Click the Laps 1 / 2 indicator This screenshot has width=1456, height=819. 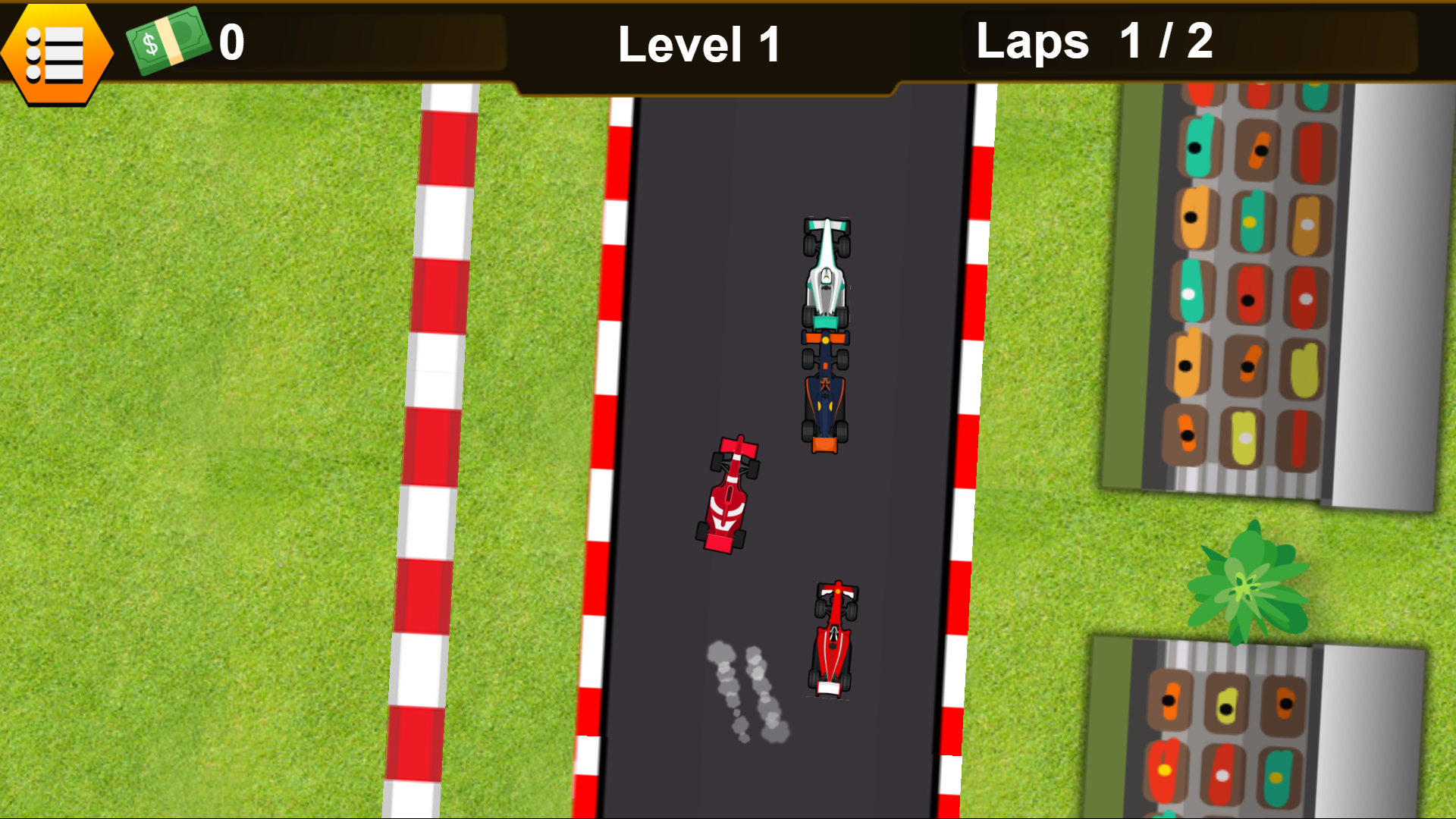pyautogui.click(x=1092, y=42)
